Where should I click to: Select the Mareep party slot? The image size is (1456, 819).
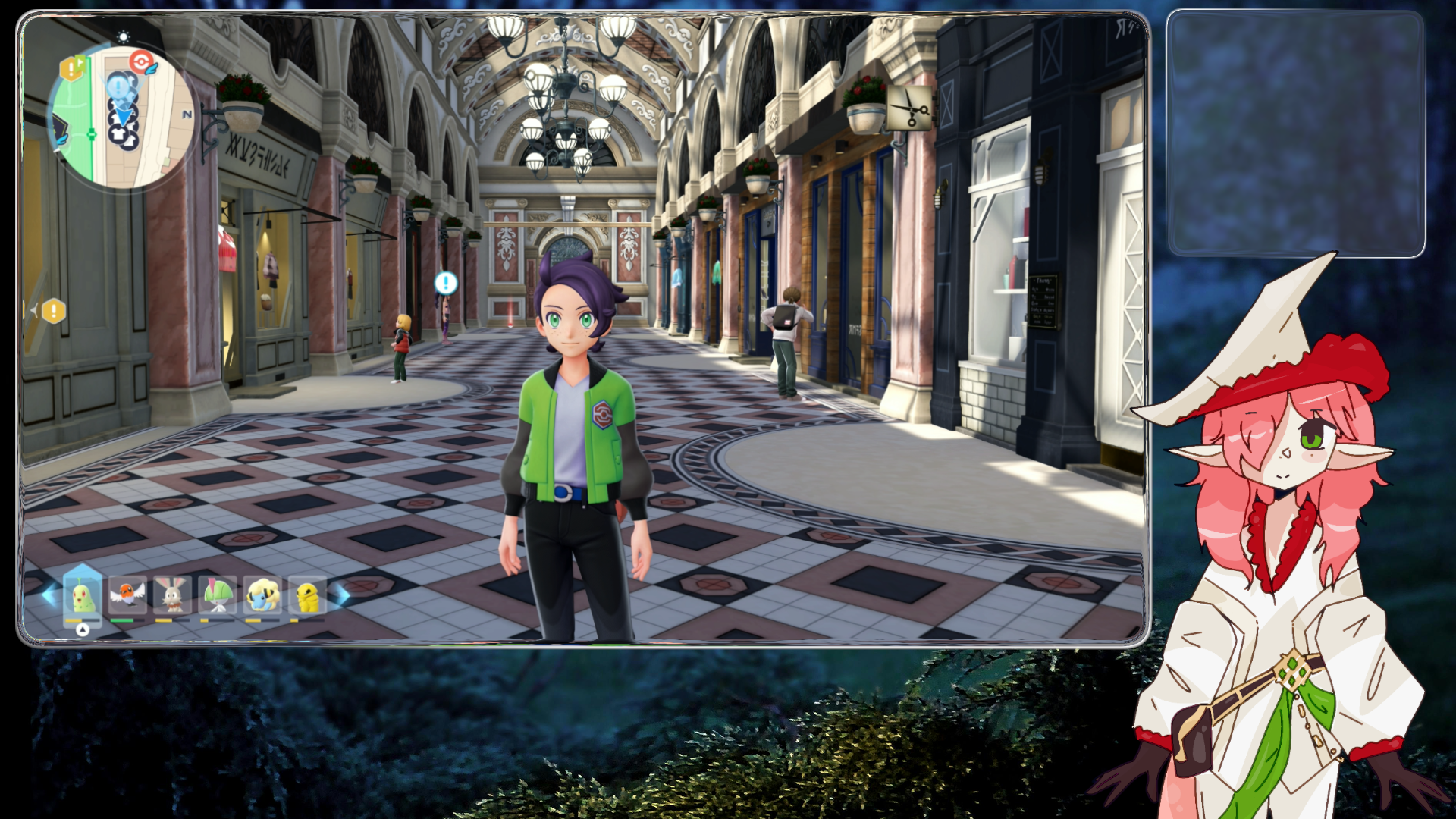263,595
